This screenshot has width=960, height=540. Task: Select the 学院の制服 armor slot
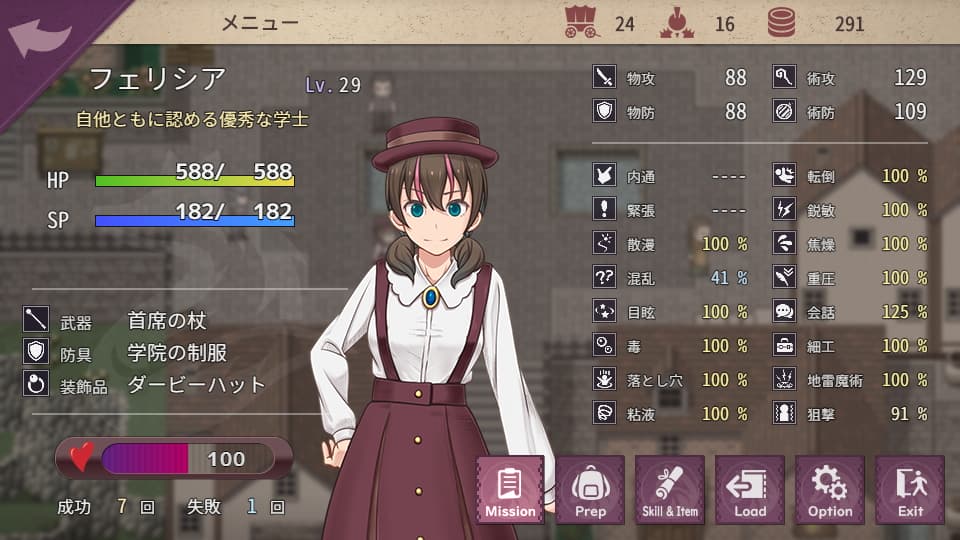[x=177, y=352]
